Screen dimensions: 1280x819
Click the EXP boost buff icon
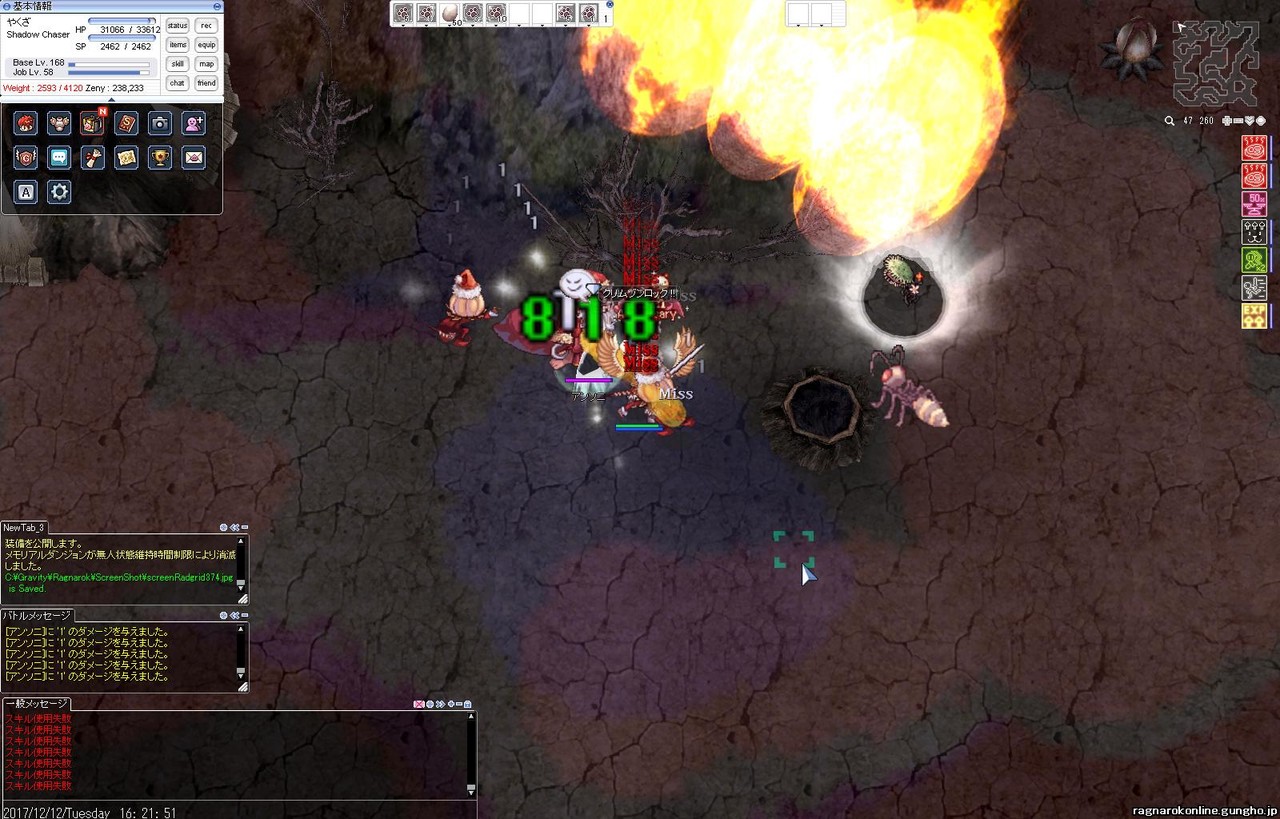1254,317
